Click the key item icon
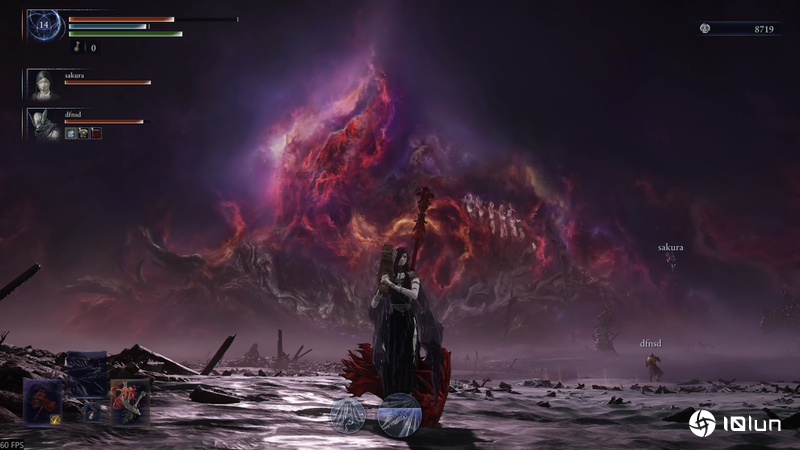Image resolution: width=800 pixels, height=450 pixels. click(78, 47)
